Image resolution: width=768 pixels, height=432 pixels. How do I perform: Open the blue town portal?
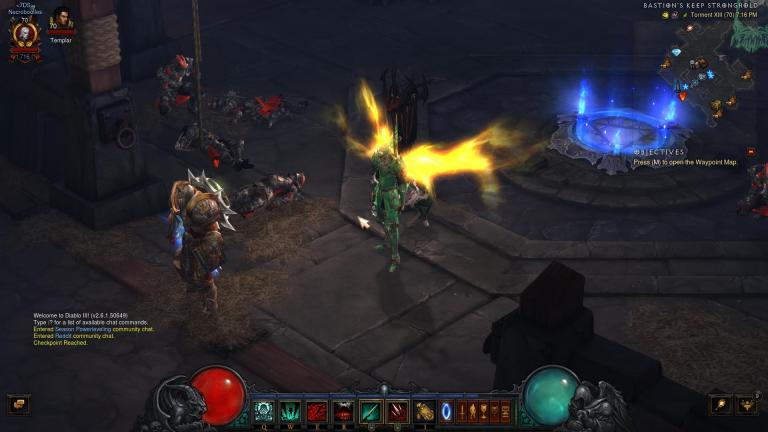(447, 410)
